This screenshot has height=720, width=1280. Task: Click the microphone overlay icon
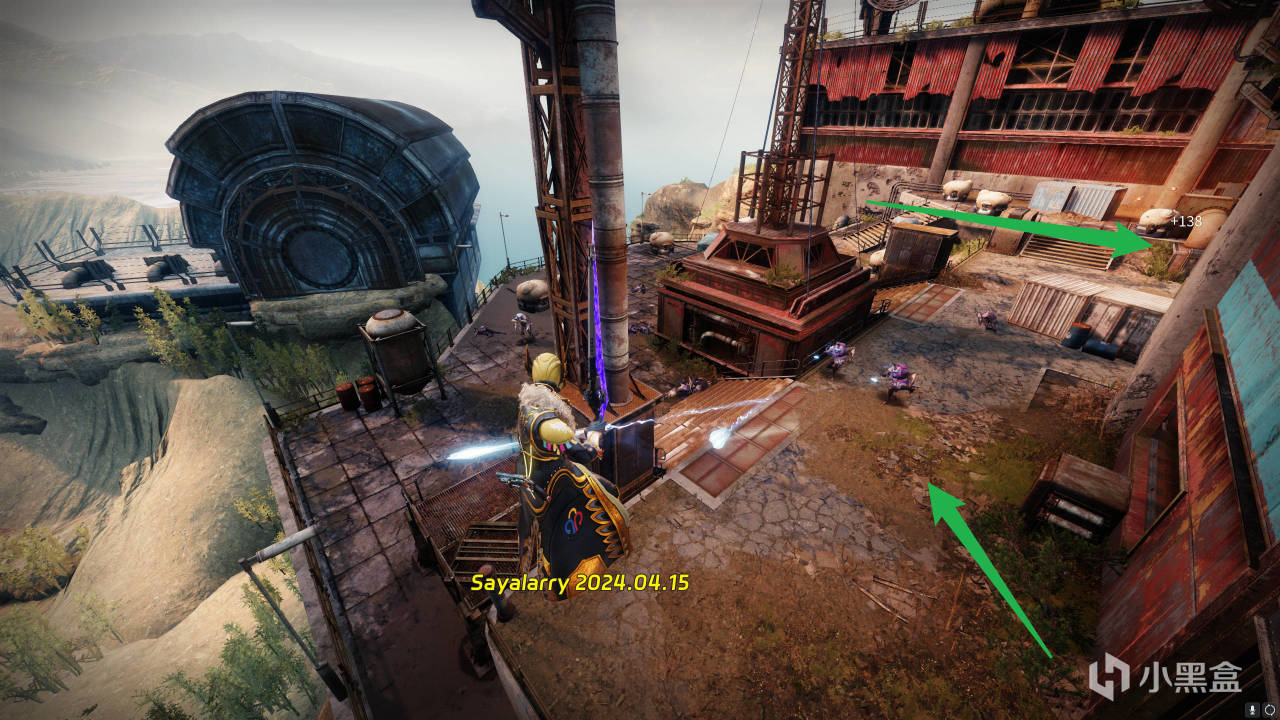pos(1254,710)
